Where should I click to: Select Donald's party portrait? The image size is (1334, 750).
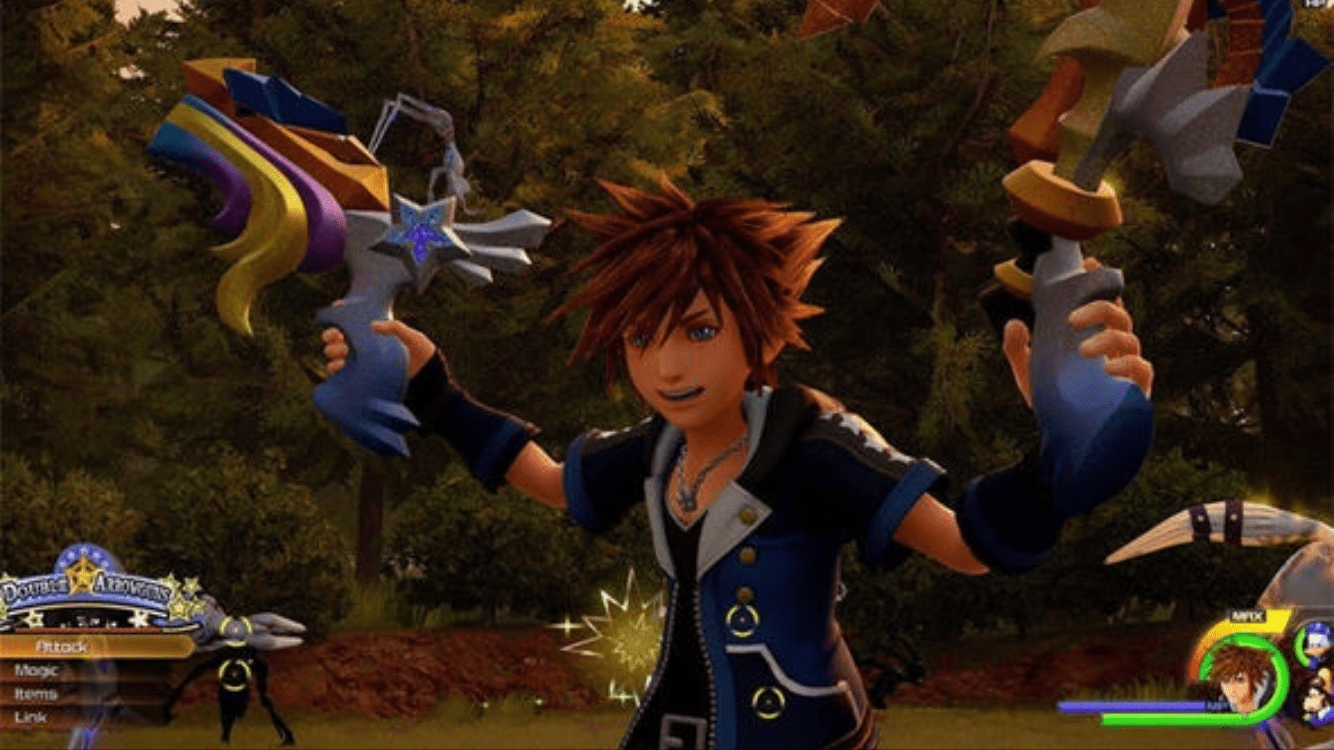pos(1315,645)
